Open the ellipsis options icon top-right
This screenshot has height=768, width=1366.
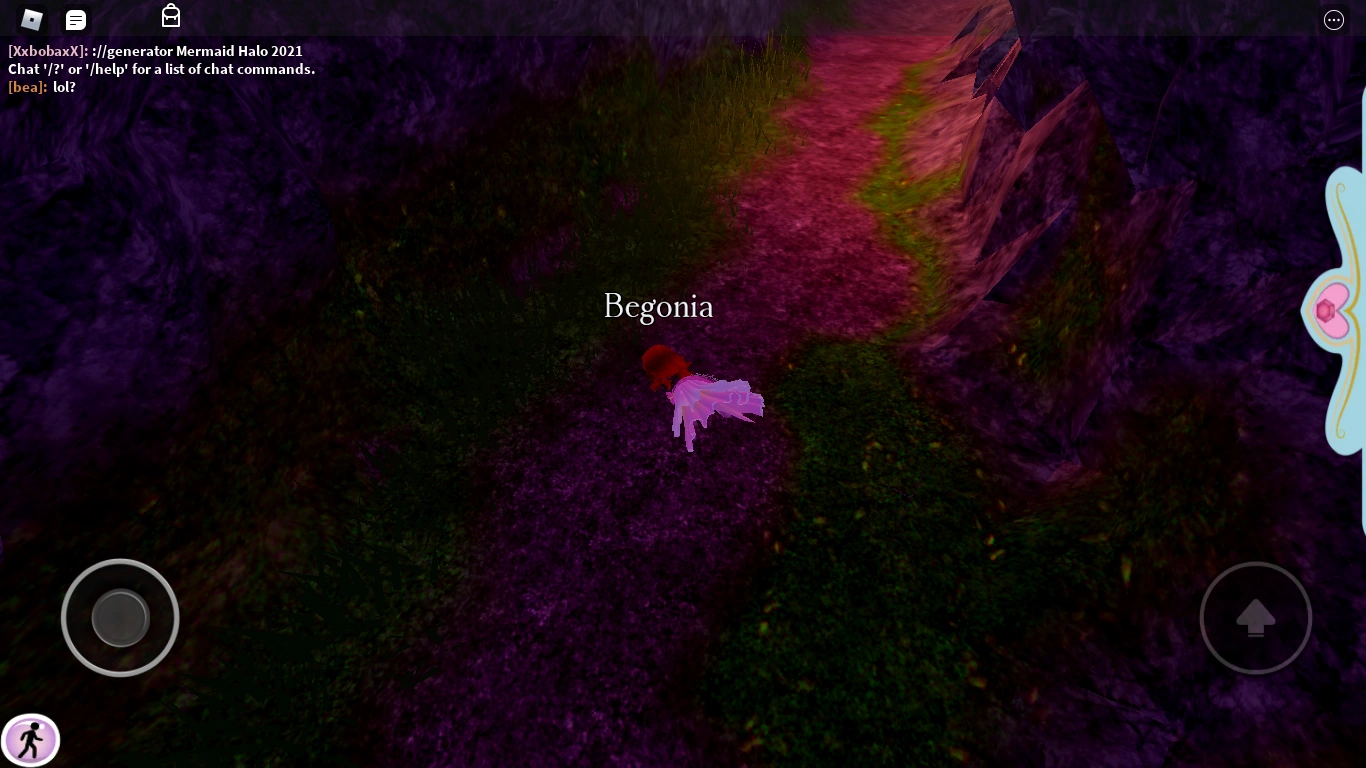[1333, 20]
